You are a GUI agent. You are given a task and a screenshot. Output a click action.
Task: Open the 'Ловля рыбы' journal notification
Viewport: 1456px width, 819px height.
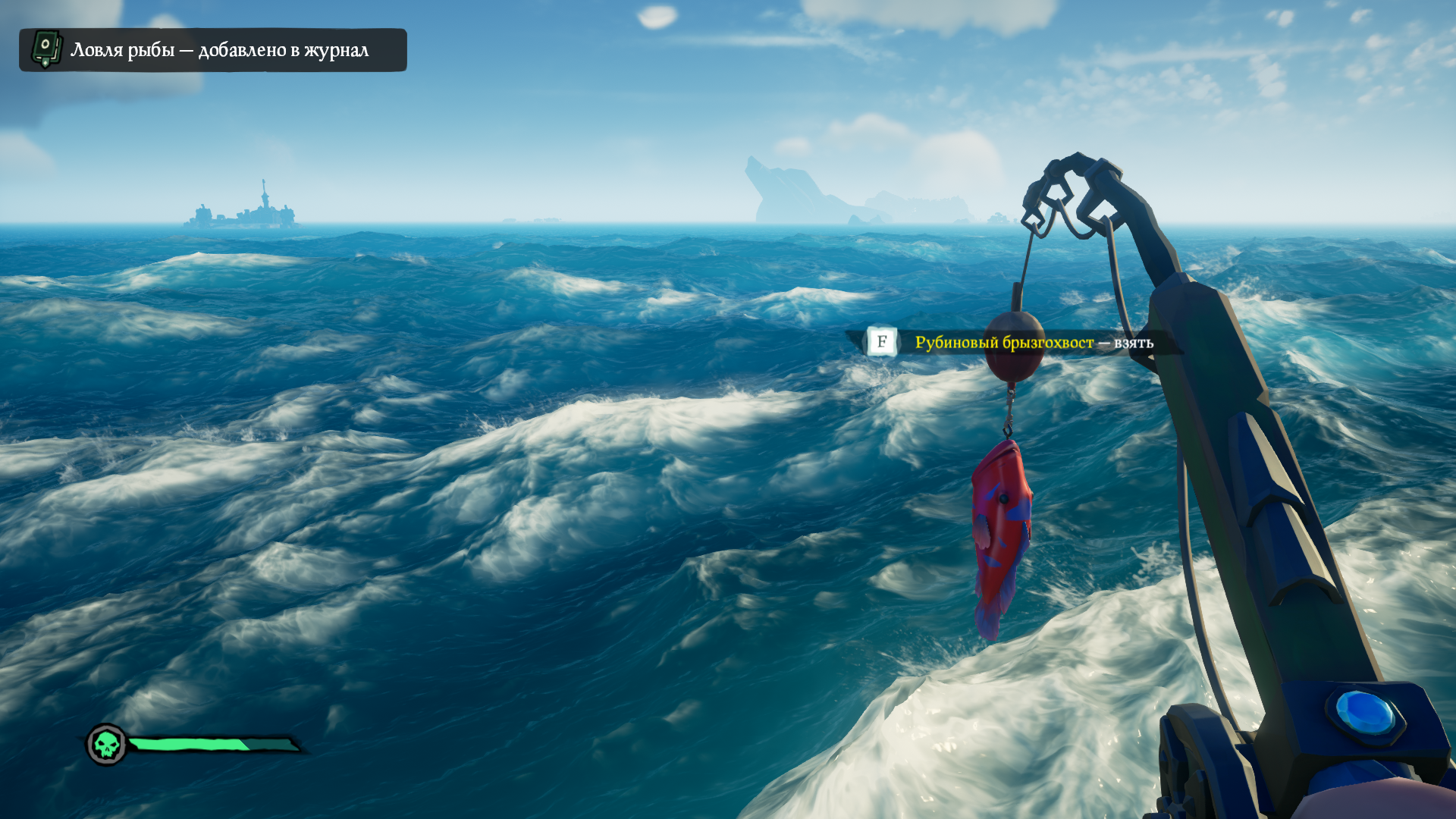coord(213,50)
